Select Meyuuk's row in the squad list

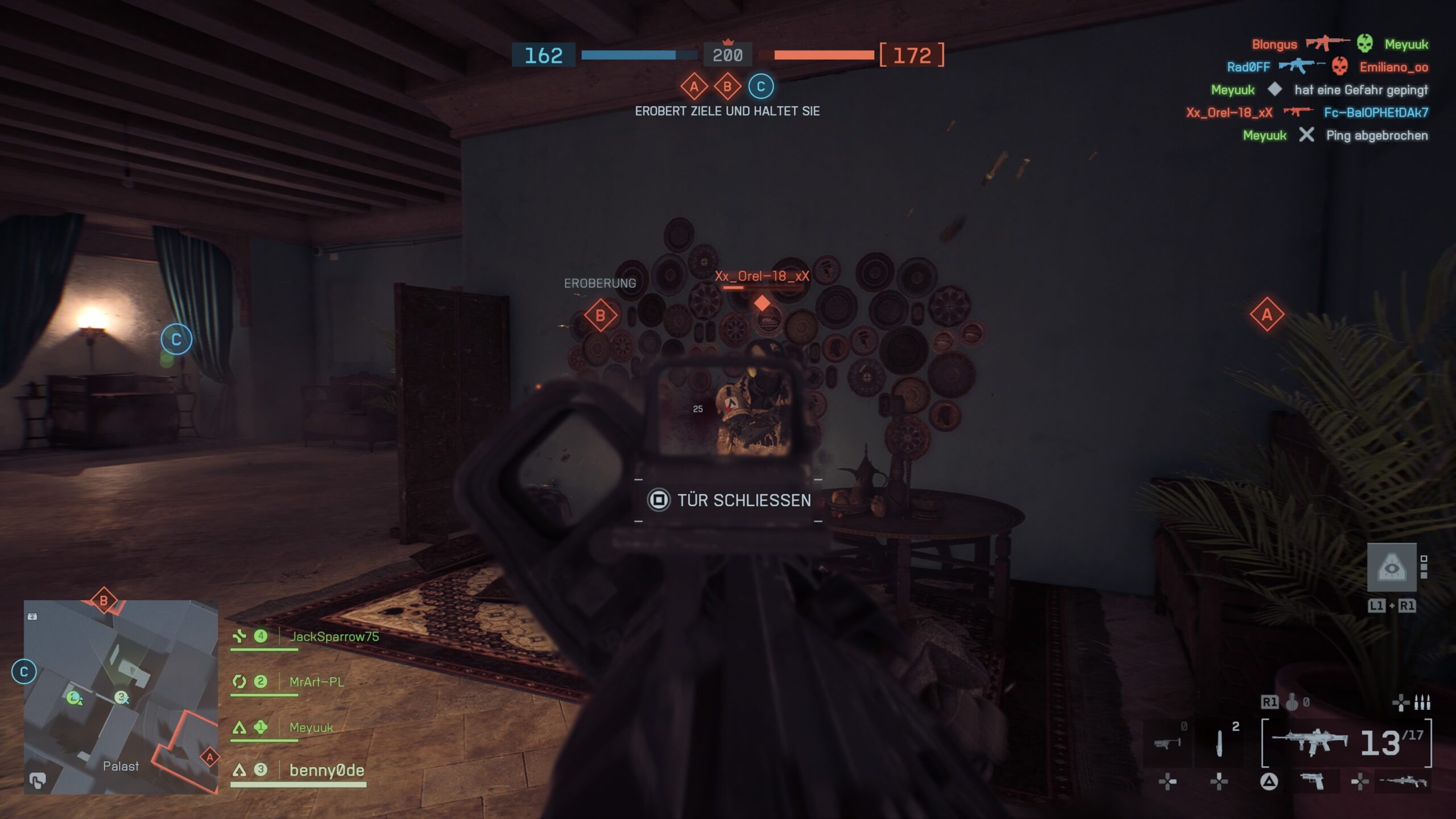click(x=311, y=727)
